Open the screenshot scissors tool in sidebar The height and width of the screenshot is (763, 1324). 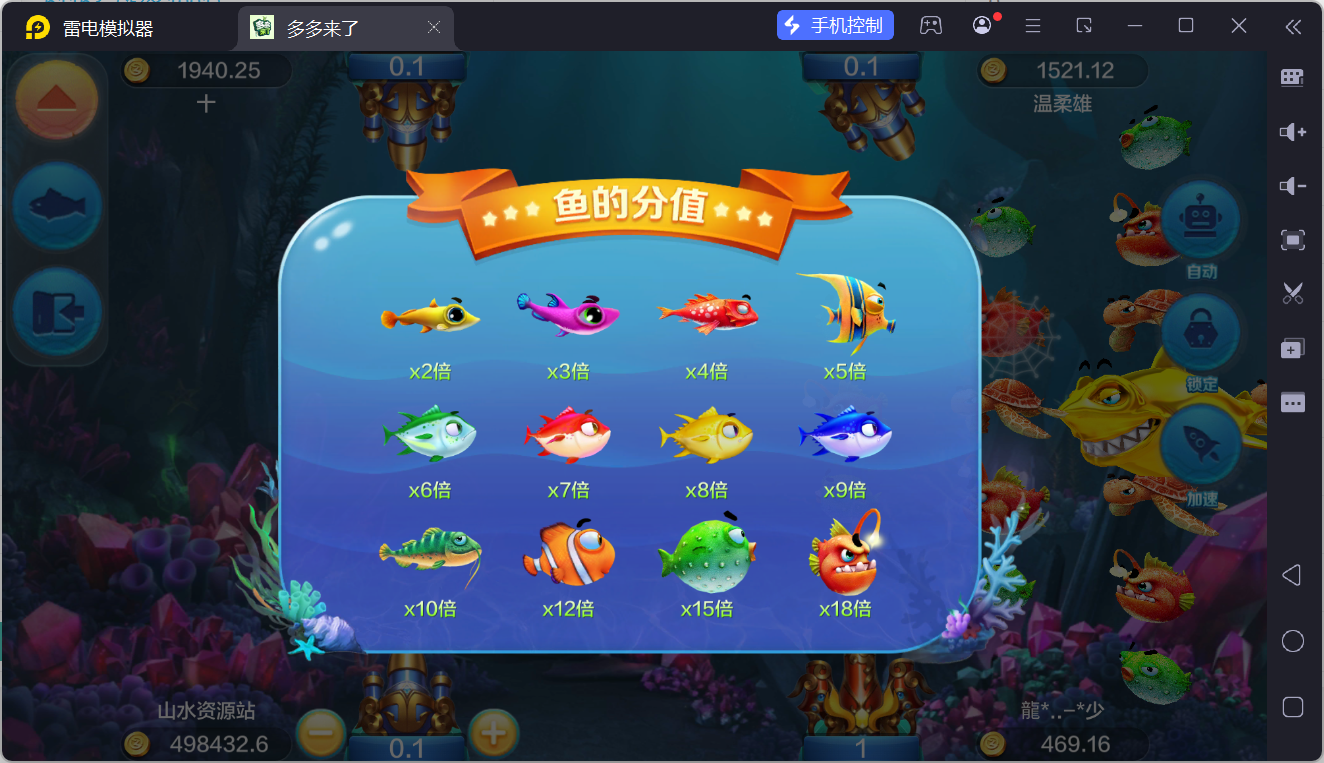(x=1293, y=293)
